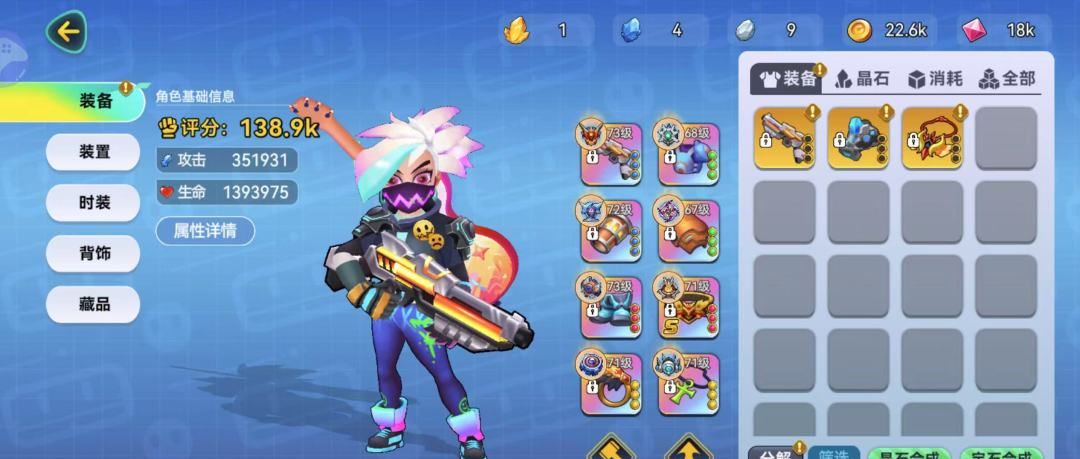Switch to the 时装 side menu entry
Image resolution: width=1080 pixels, height=459 pixels.
pyautogui.click(x=94, y=203)
